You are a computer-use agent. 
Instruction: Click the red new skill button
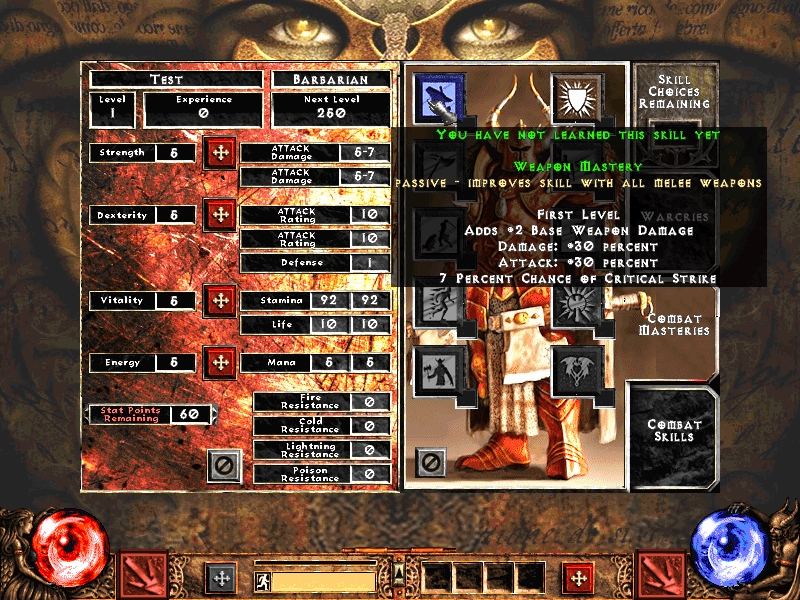(x=576, y=577)
